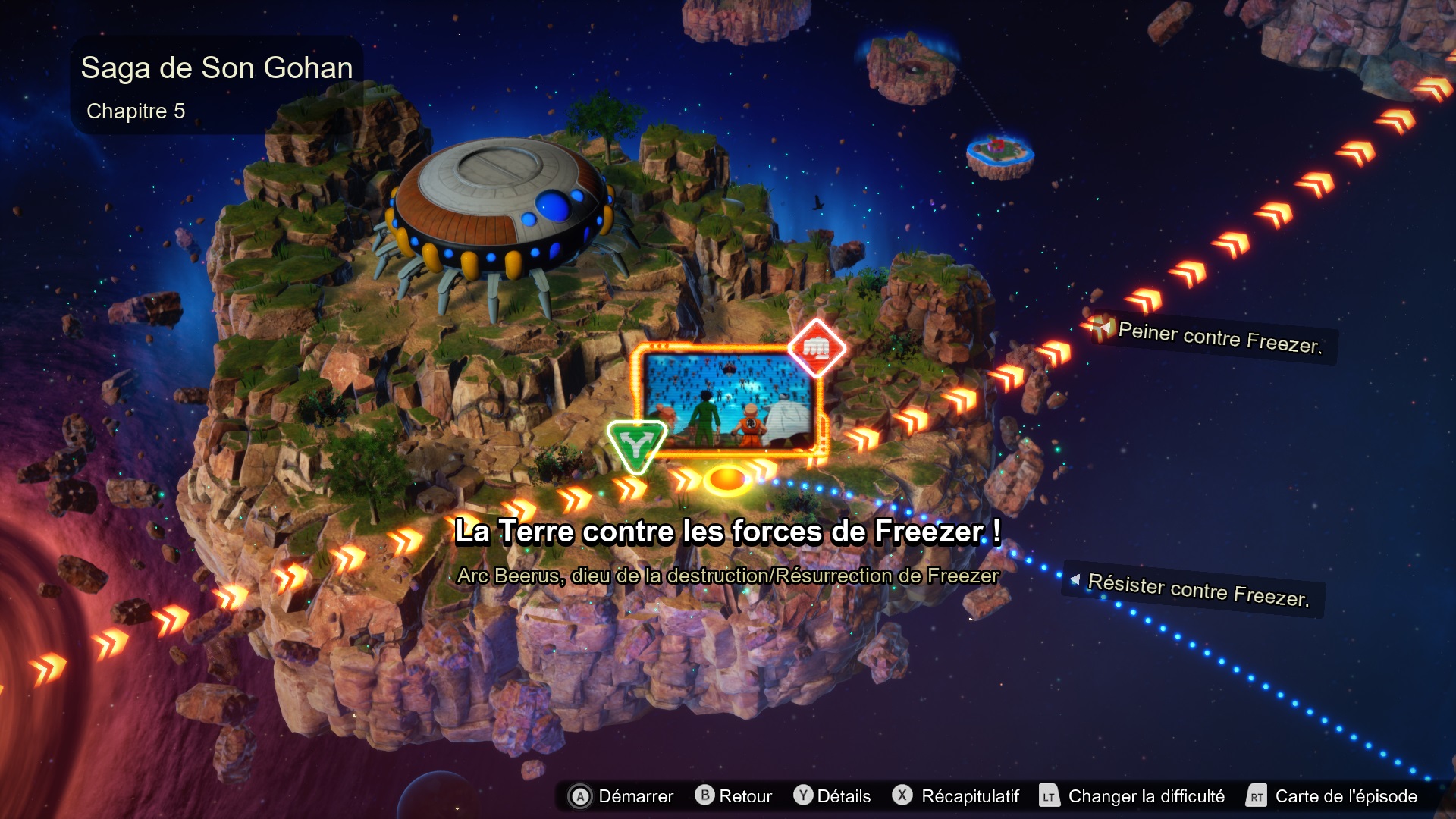Click the arrow marker before 'Résister contre Freezer'
This screenshot has width=1456, height=819.
tap(1077, 580)
